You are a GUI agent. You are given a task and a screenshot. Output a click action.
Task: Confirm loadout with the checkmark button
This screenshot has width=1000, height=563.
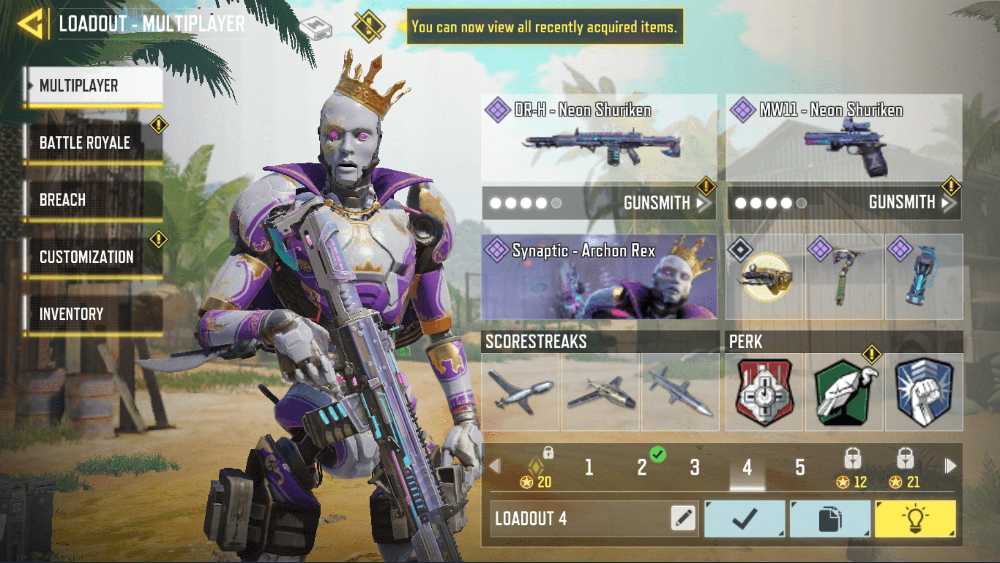(x=745, y=518)
